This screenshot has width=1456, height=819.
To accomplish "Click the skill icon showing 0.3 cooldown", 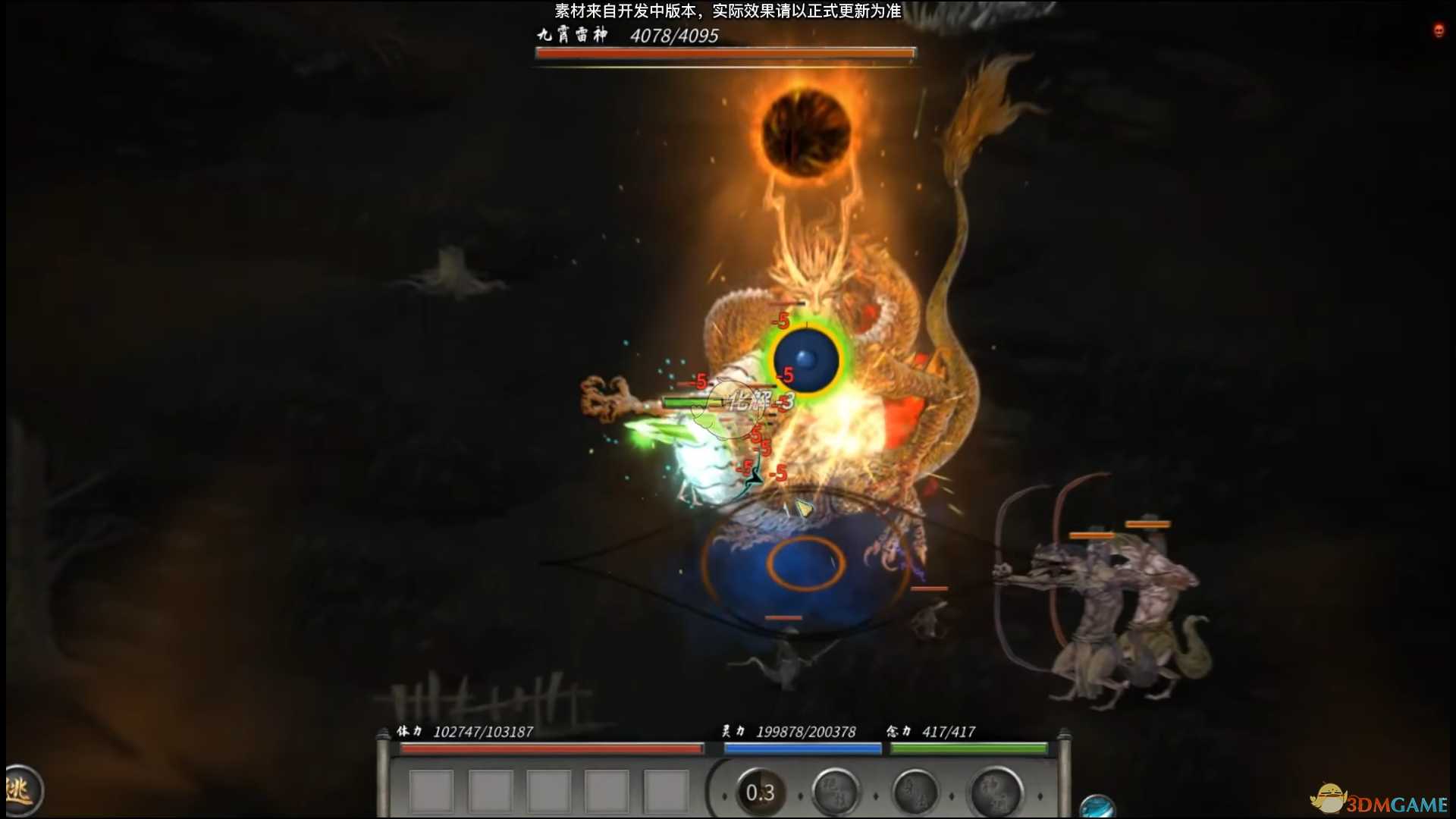I will point(761,793).
